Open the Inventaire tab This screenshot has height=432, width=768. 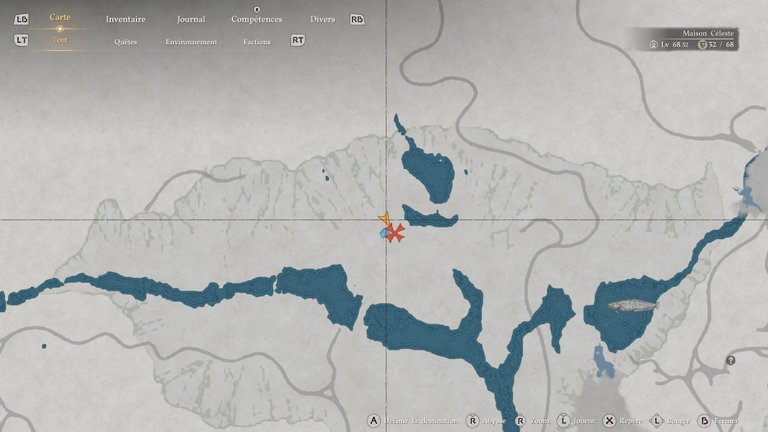125,19
